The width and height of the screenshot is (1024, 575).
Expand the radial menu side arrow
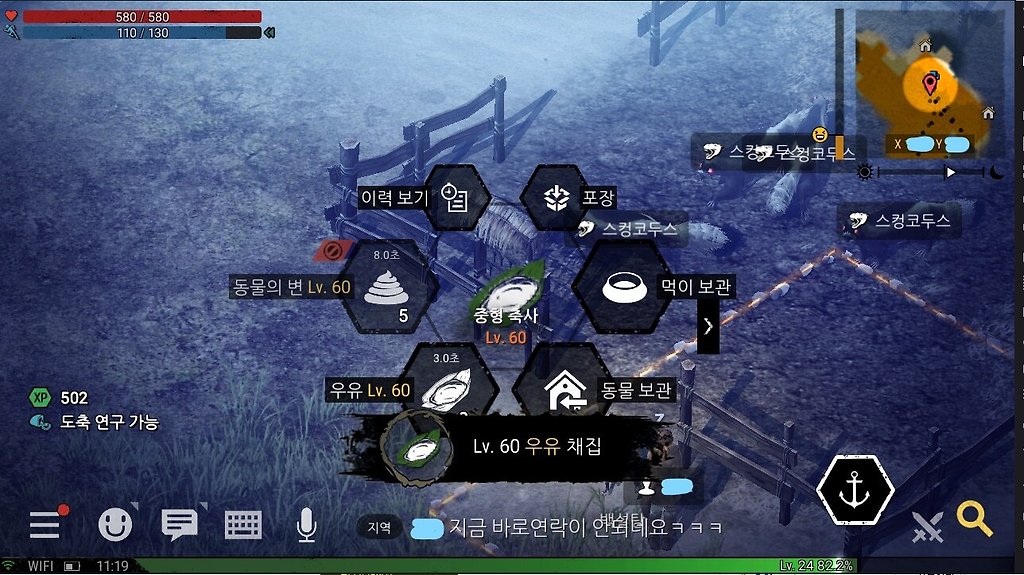point(708,325)
